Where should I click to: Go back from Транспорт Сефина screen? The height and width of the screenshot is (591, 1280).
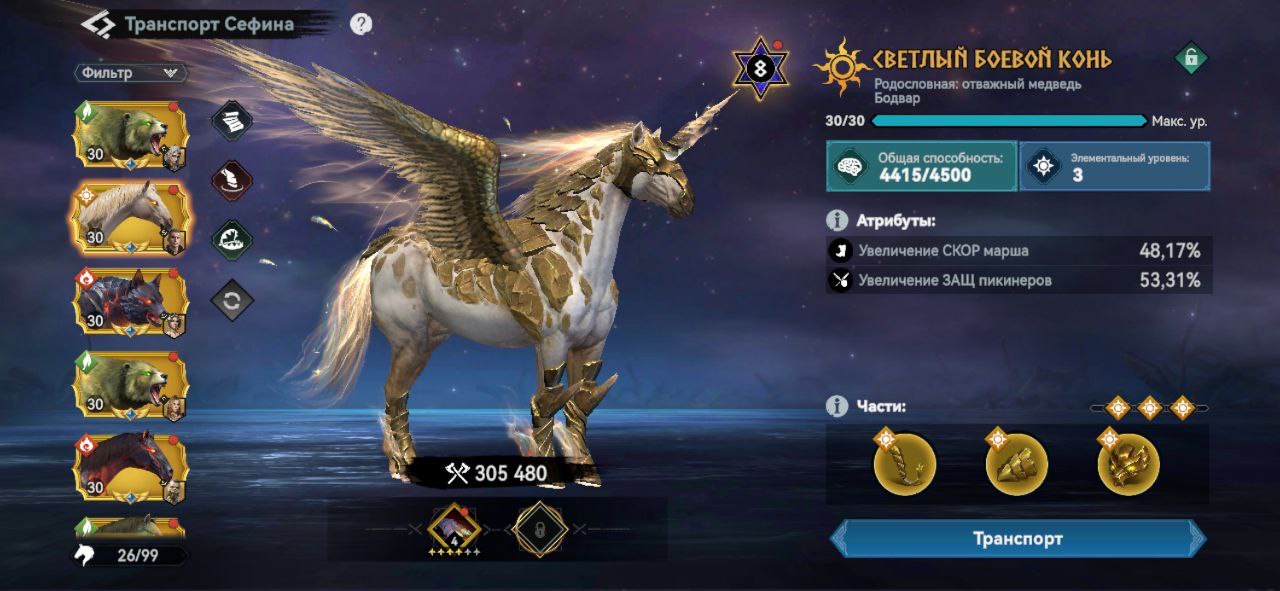point(97,23)
